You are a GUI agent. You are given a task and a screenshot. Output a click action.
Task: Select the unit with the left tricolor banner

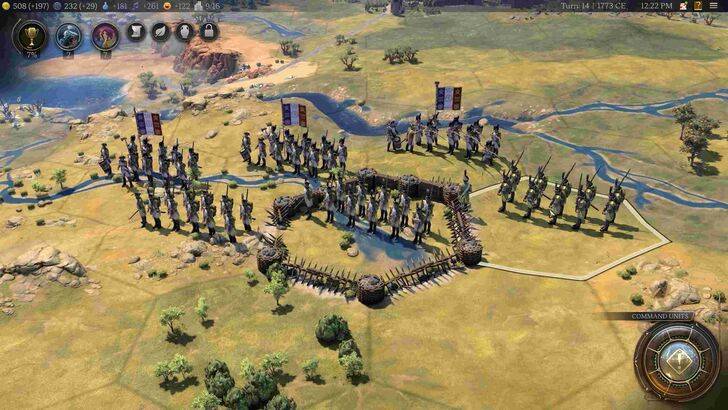148,160
